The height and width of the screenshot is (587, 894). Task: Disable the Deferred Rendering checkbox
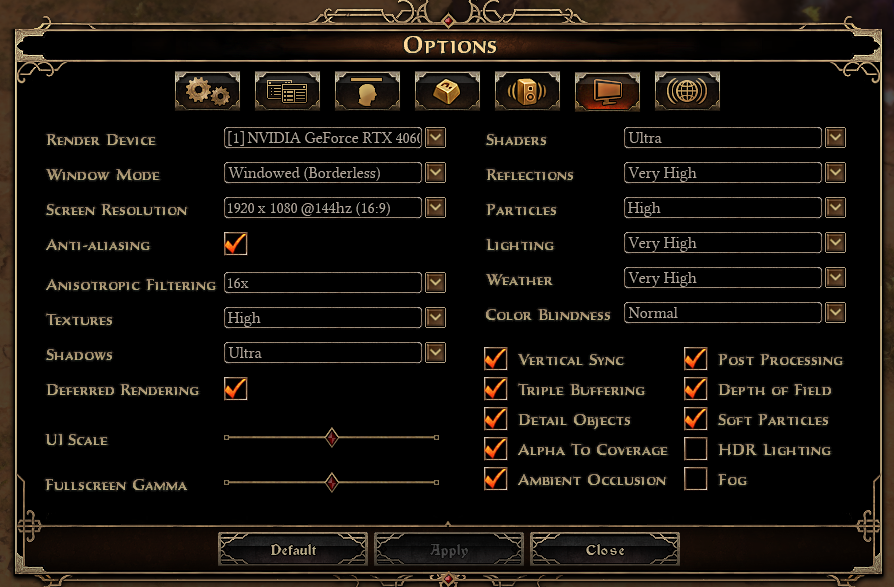[x=236, y=389]
